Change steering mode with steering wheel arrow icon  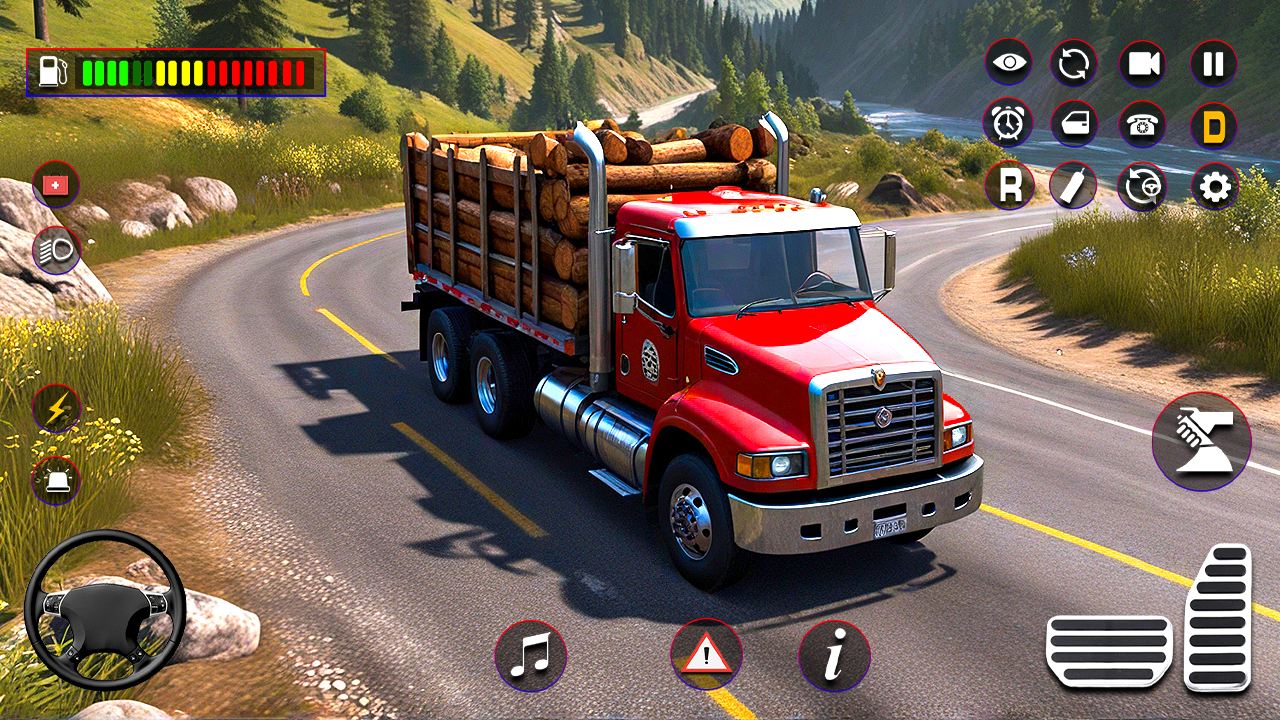(x=1142, y=186)
